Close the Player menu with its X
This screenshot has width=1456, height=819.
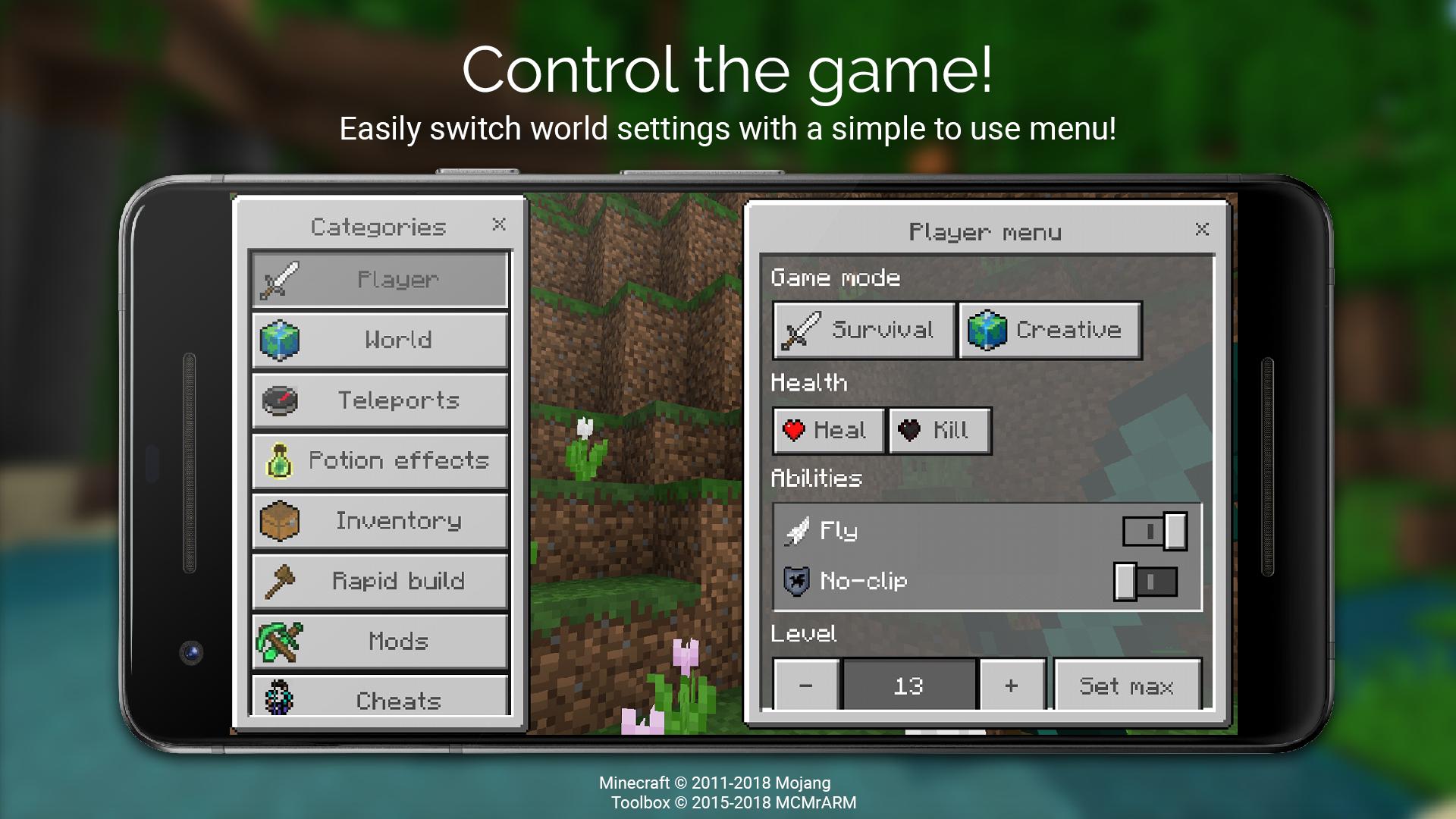pyautogui.click(x=1202, y=230)
